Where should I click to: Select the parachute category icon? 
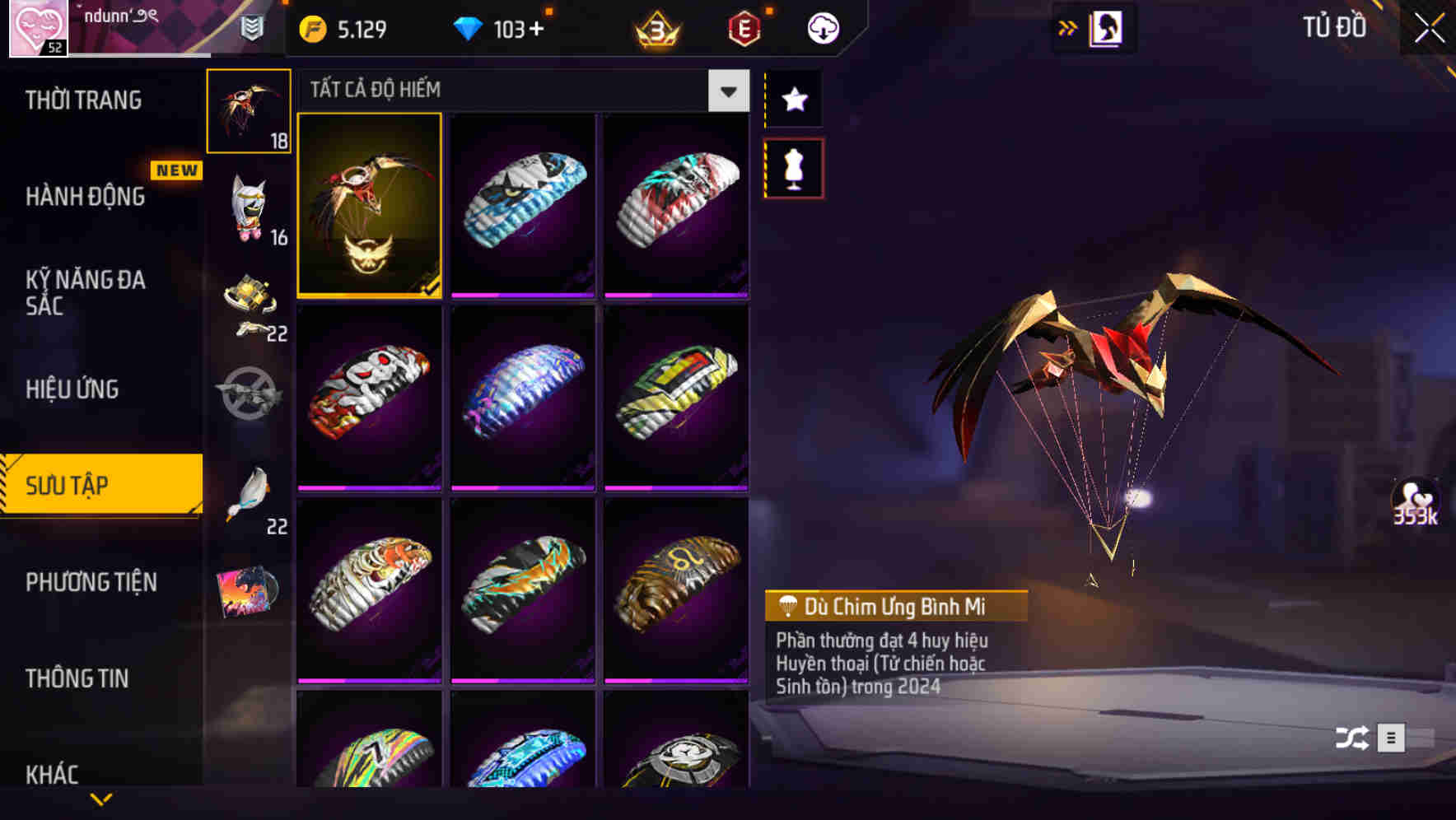tap(249, 111)
